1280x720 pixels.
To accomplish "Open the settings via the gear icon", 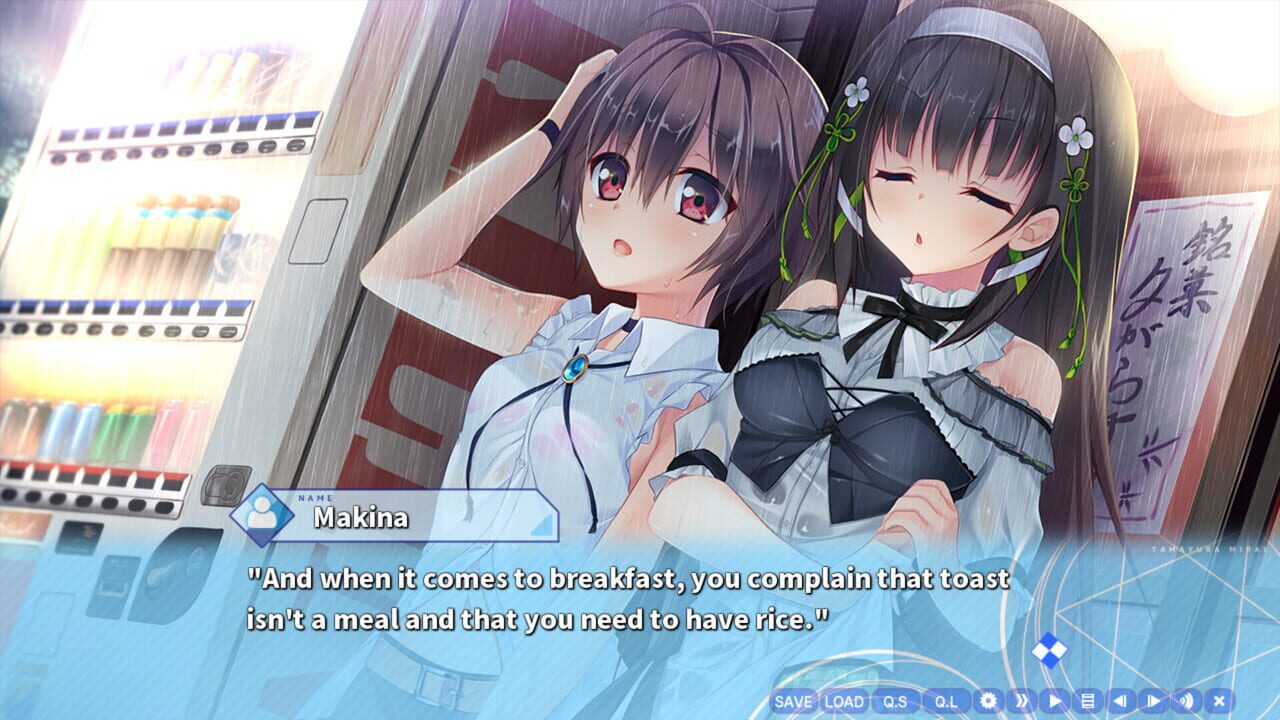I will pyautogui.click(x=989, y=704).
